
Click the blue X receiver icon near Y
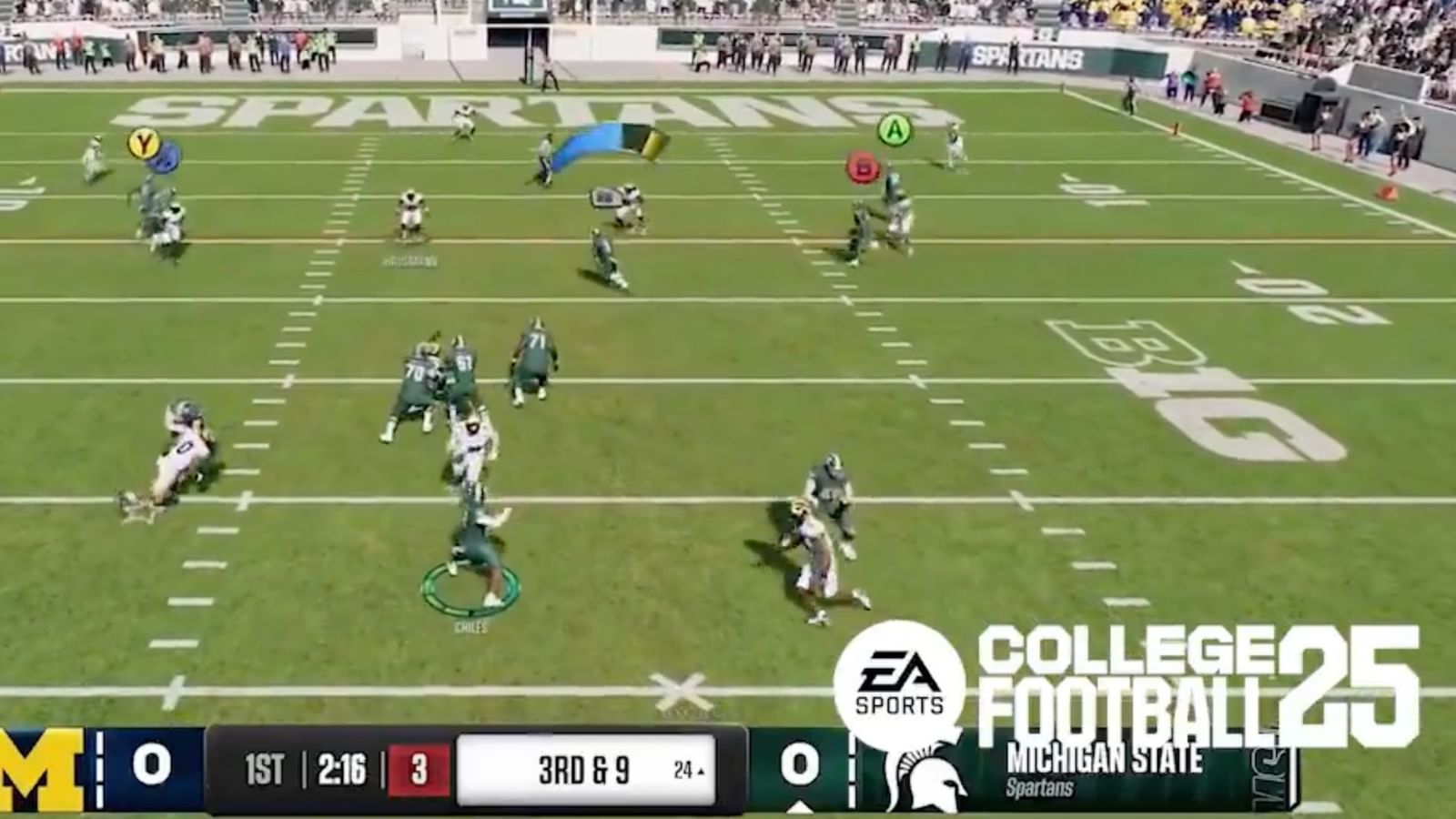167,155
